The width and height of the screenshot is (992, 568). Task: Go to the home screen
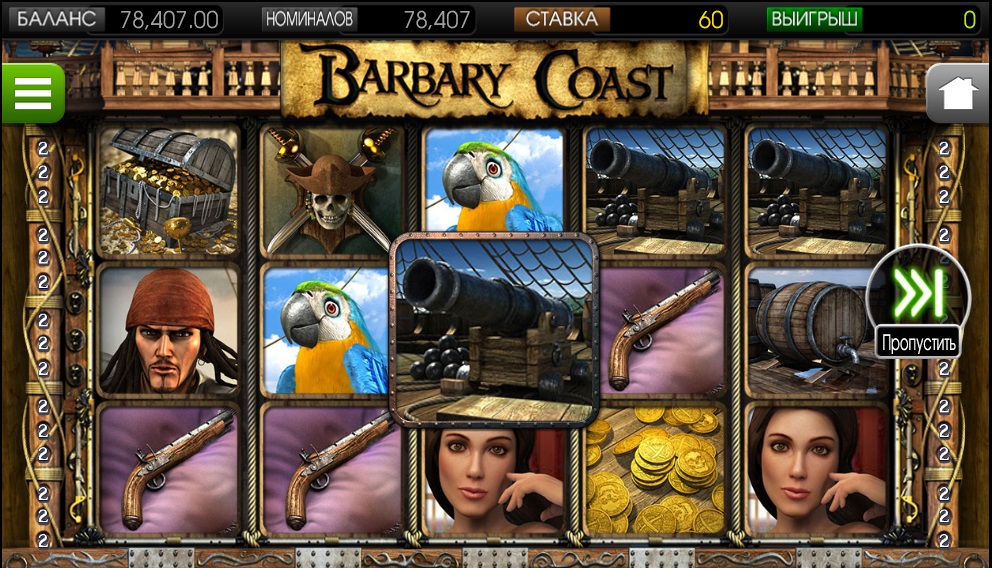coord(957,93)
